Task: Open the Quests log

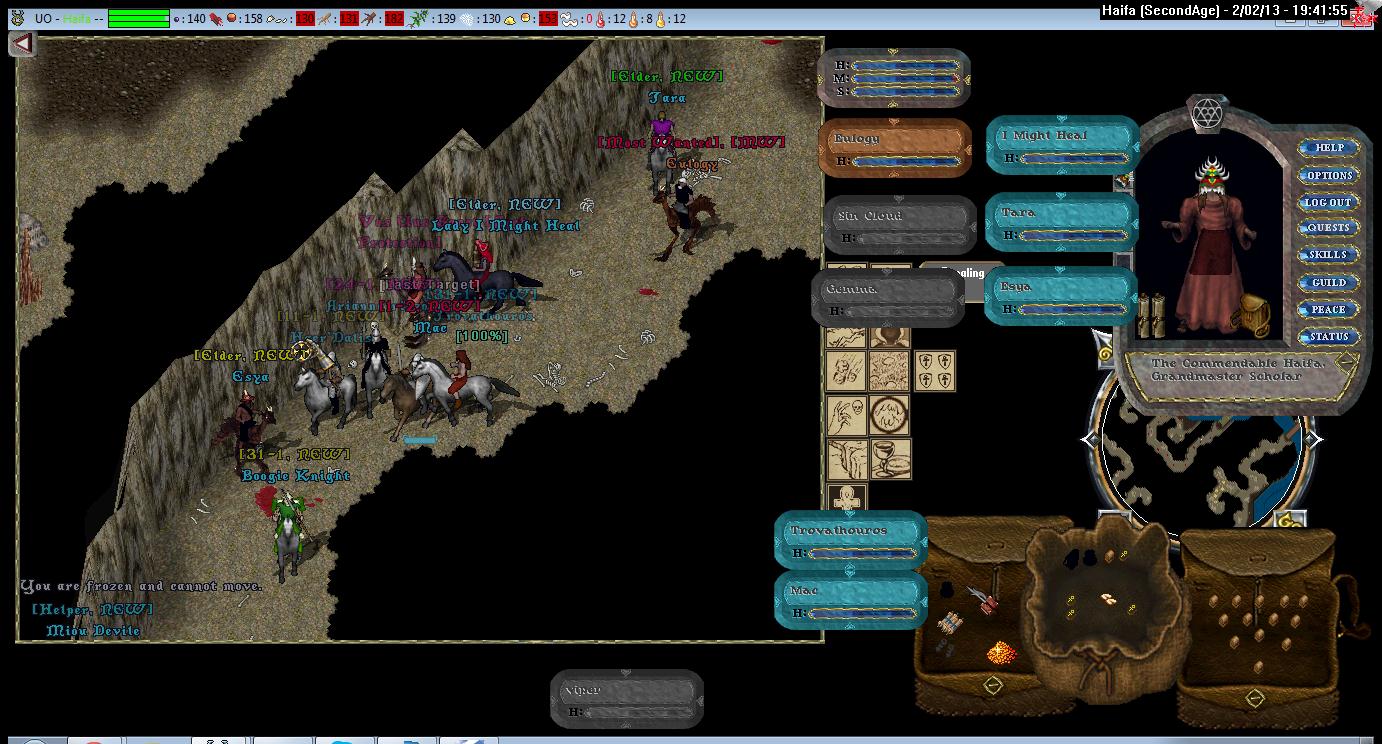Action: 1329,228
